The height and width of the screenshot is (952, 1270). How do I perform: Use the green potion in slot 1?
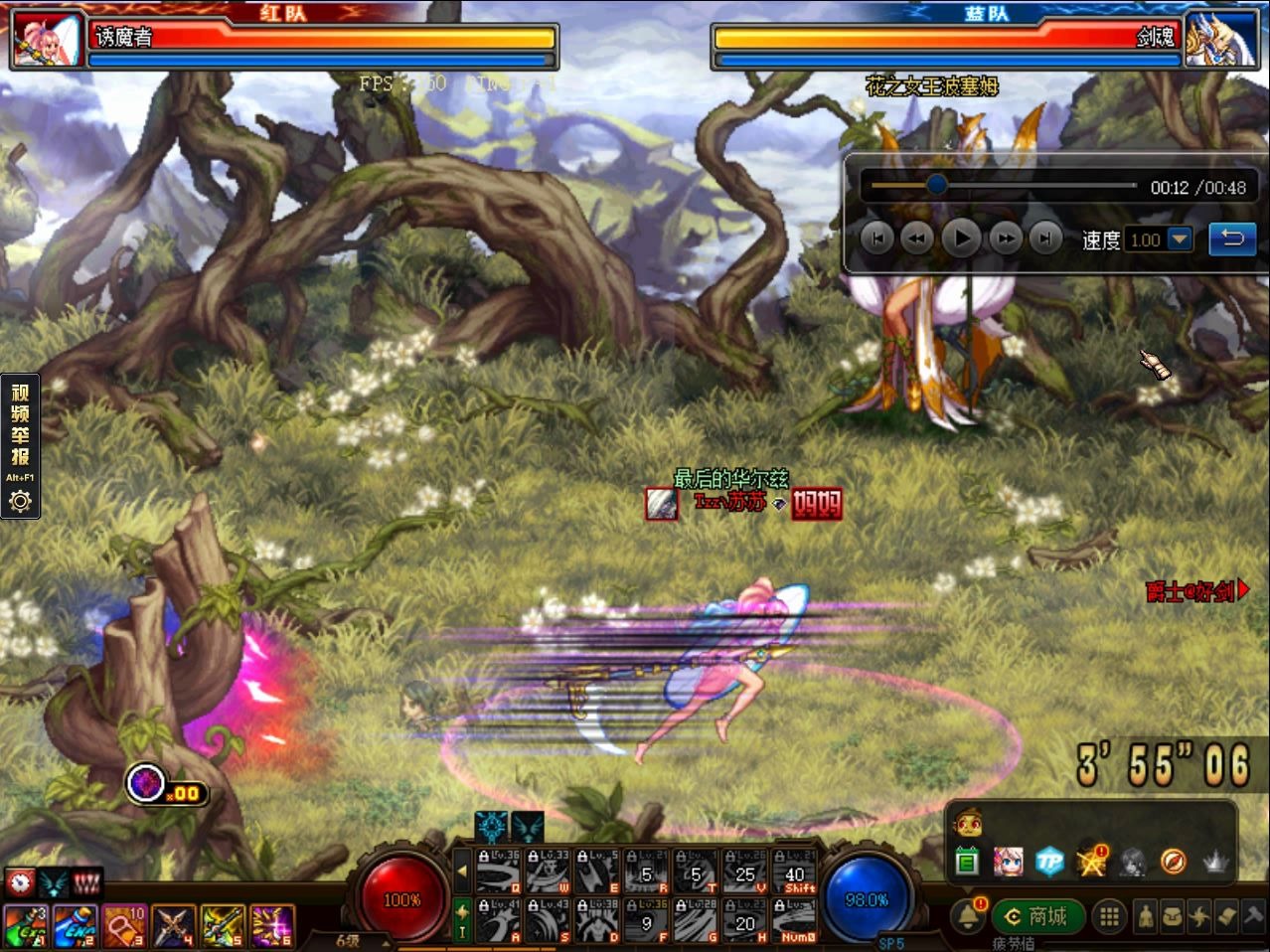(25, 926)
